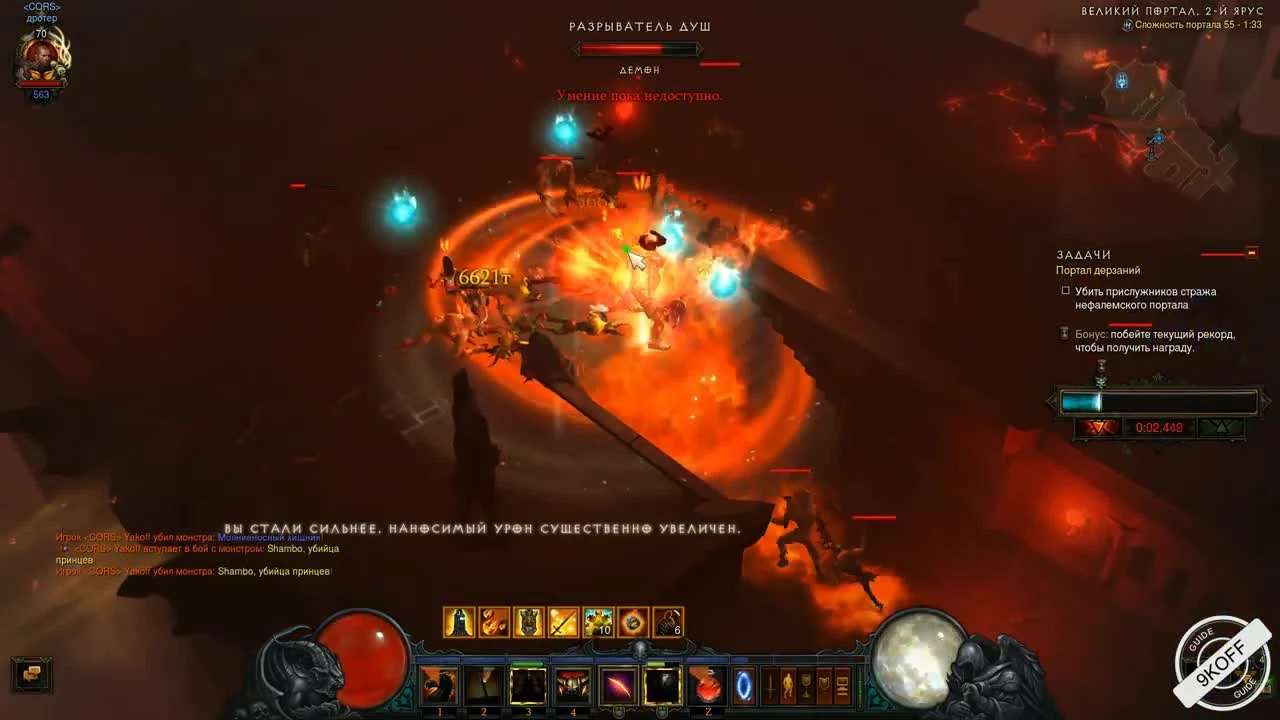
Task: Open the inventory via the sword icon
Action: click(770, 686)
